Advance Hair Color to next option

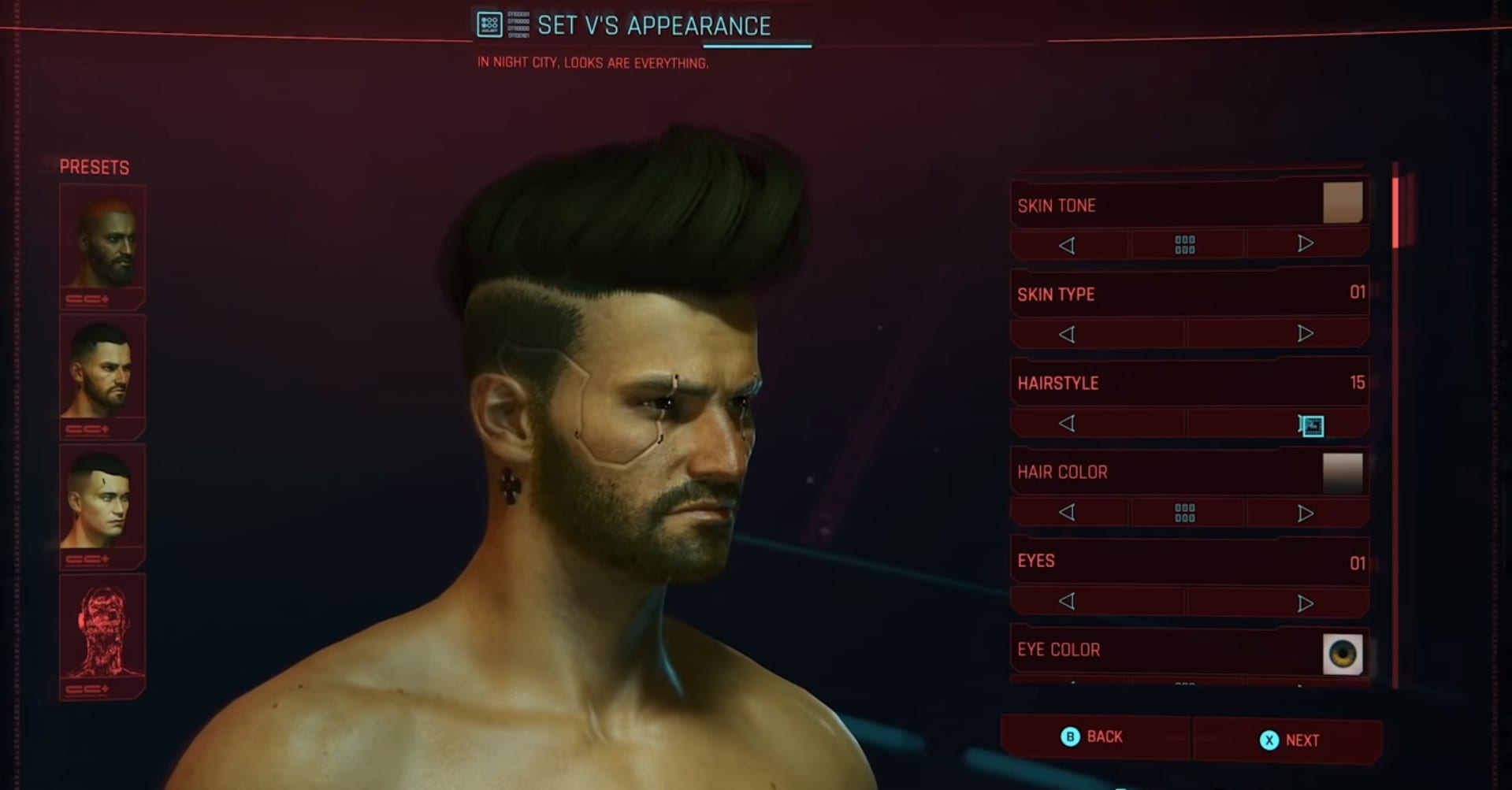(x=1305, y=512)
